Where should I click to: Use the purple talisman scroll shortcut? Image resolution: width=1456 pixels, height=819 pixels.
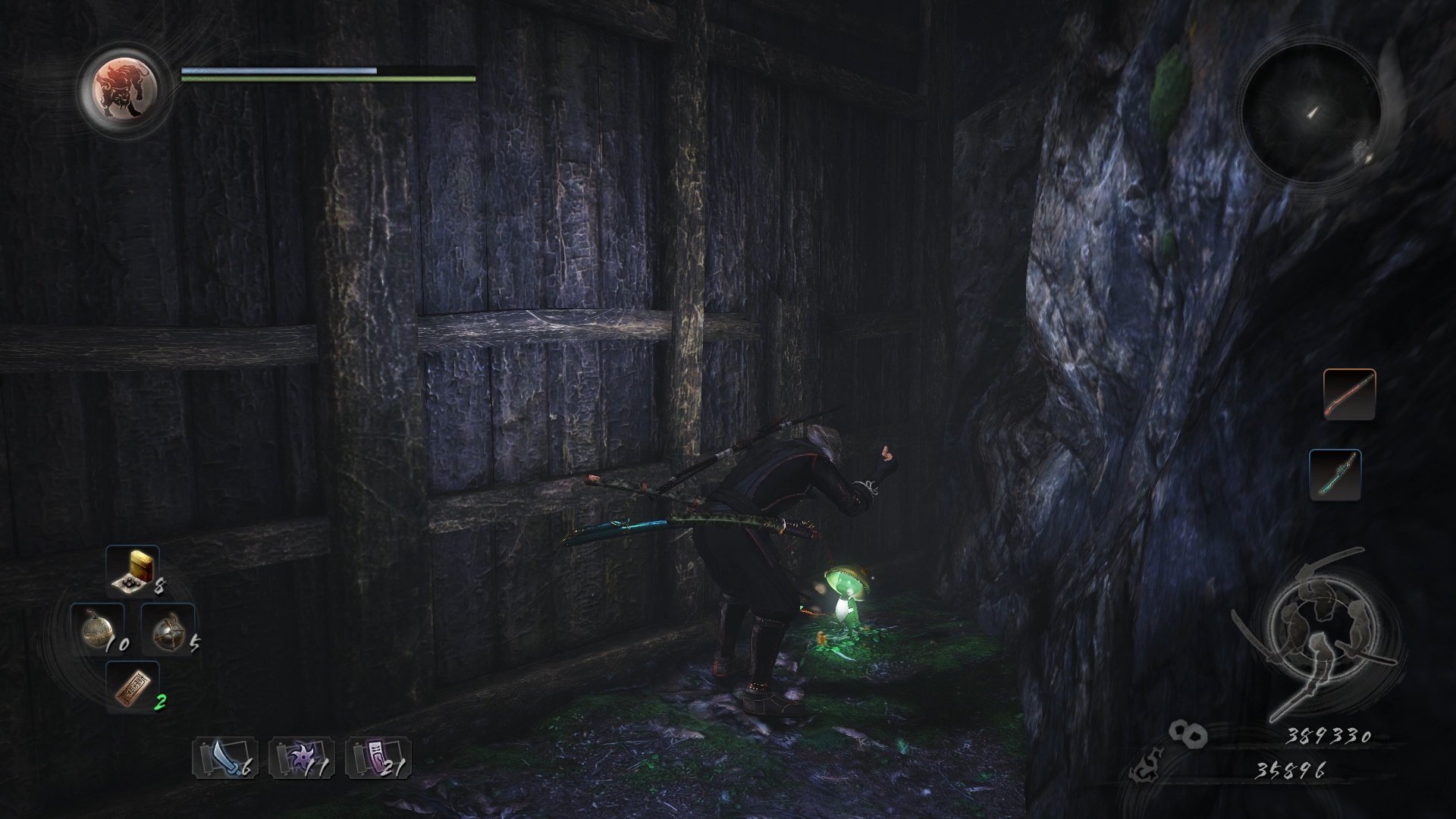point(378,758)
